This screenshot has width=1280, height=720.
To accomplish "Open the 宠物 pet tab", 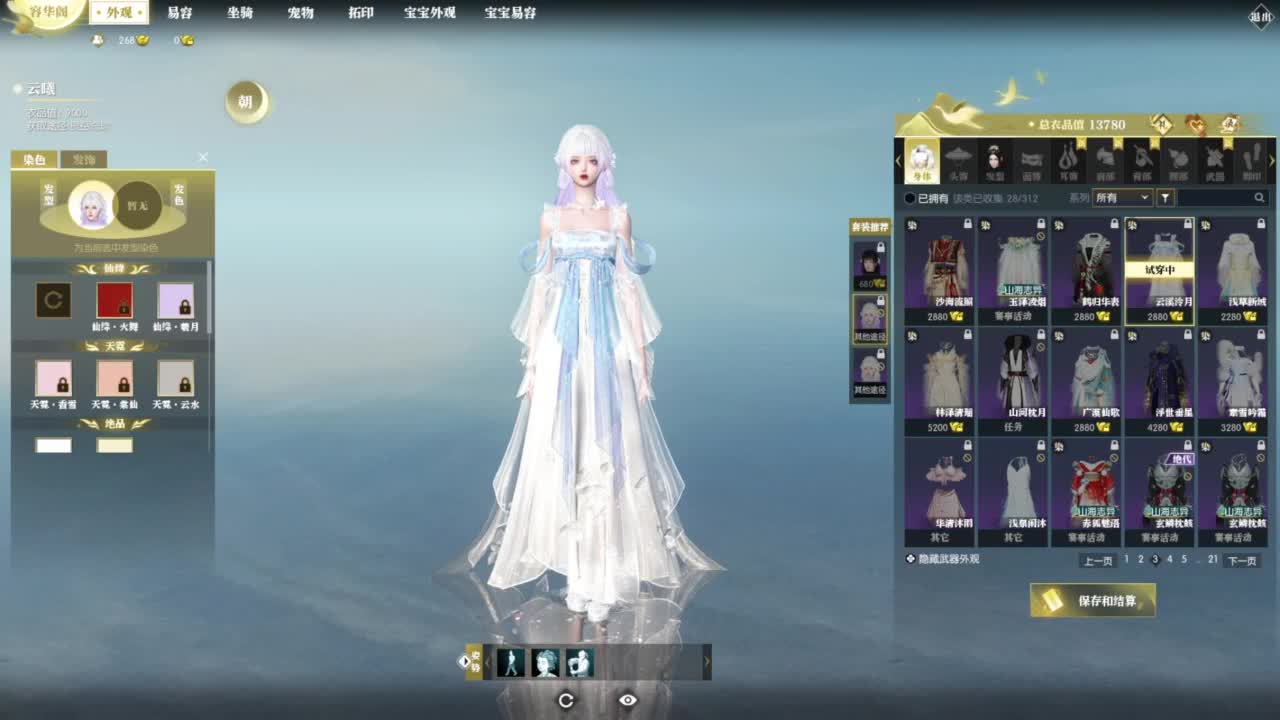I will 301,13.
